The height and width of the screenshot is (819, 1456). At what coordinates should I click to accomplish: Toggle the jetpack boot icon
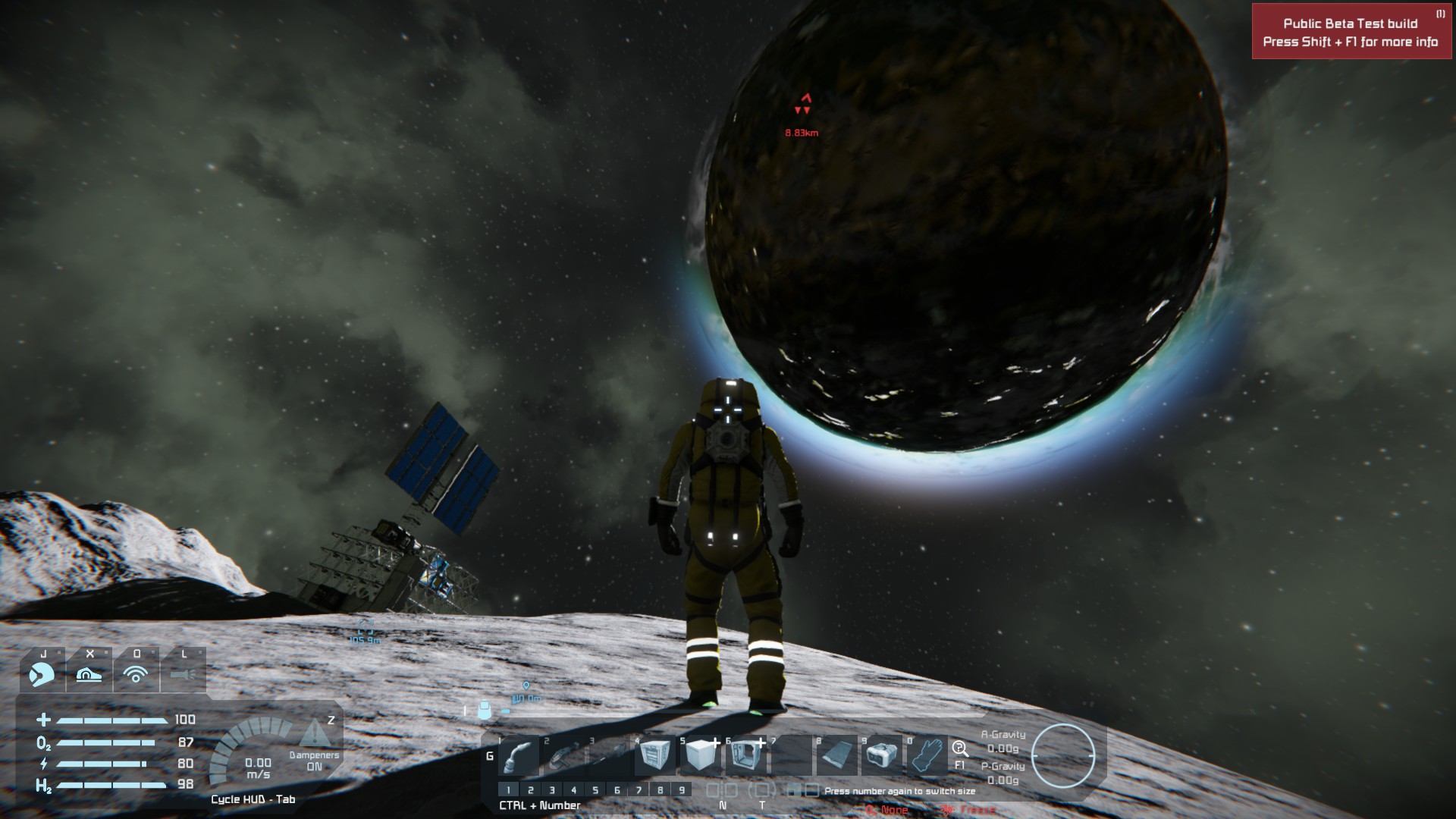(89, 673)
